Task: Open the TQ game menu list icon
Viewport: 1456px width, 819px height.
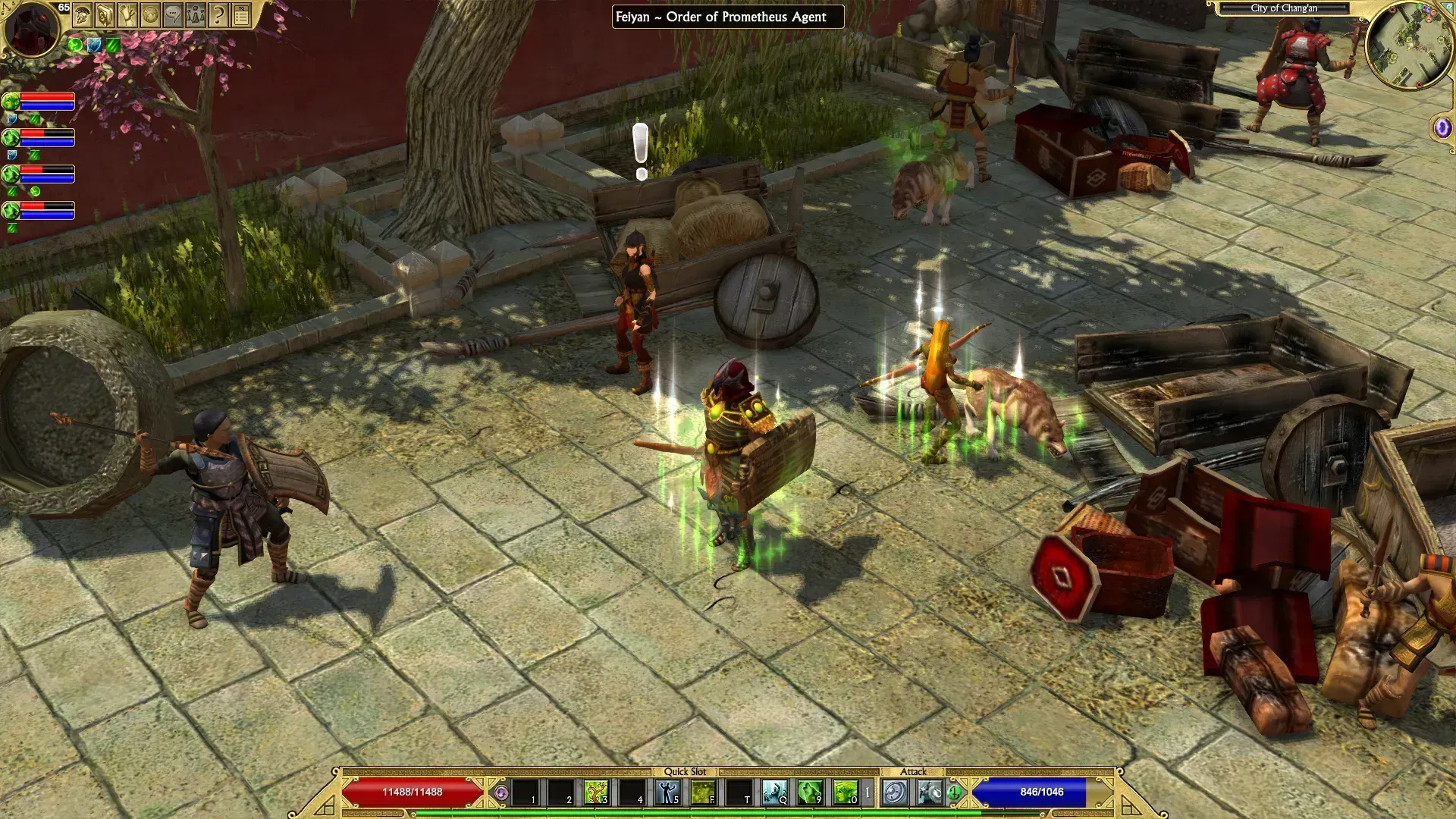Action: [x=241, y=15]
